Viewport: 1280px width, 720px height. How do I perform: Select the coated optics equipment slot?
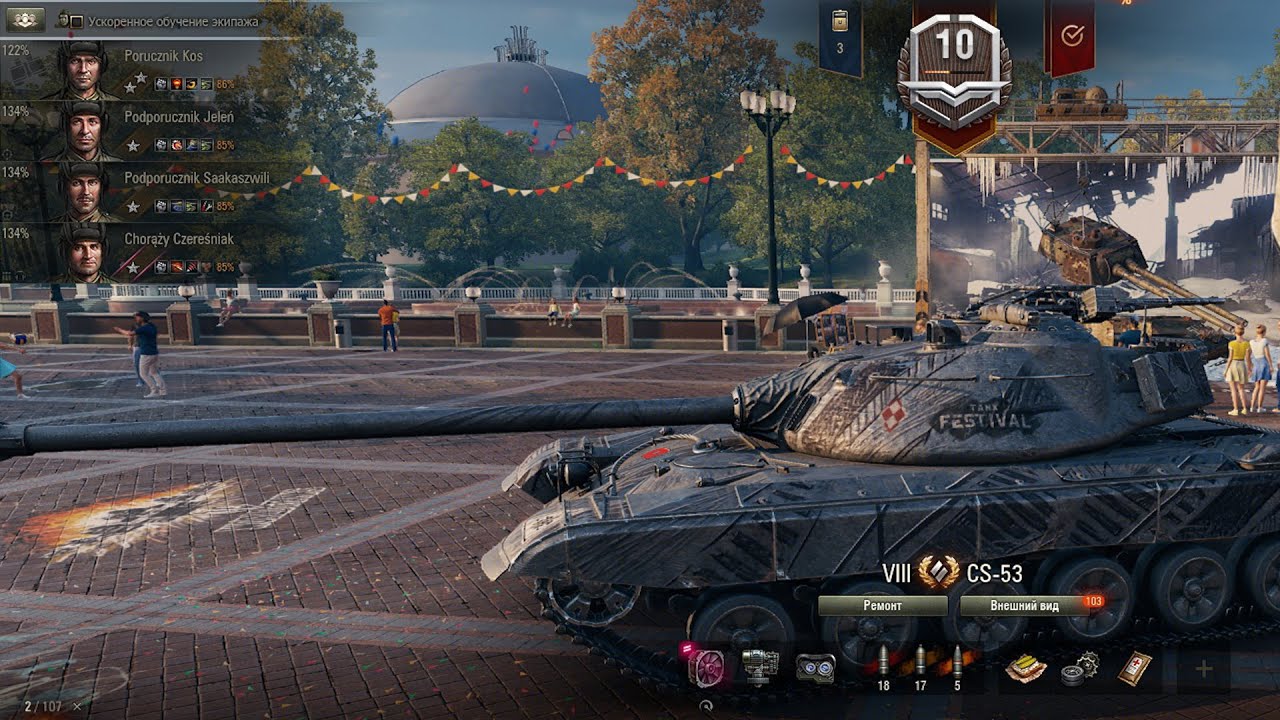(x=815, y=668)
